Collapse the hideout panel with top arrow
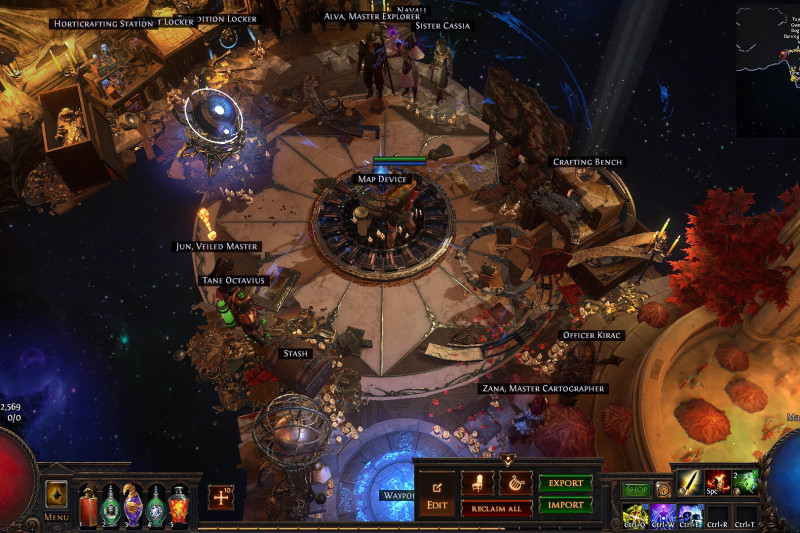The width and height of the screenshot is (800, 533). click(507, 461)
